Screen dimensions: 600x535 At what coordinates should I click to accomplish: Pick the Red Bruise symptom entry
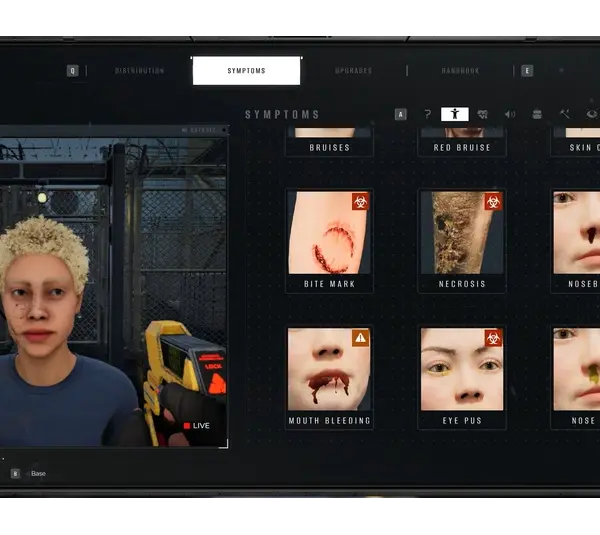462,146
